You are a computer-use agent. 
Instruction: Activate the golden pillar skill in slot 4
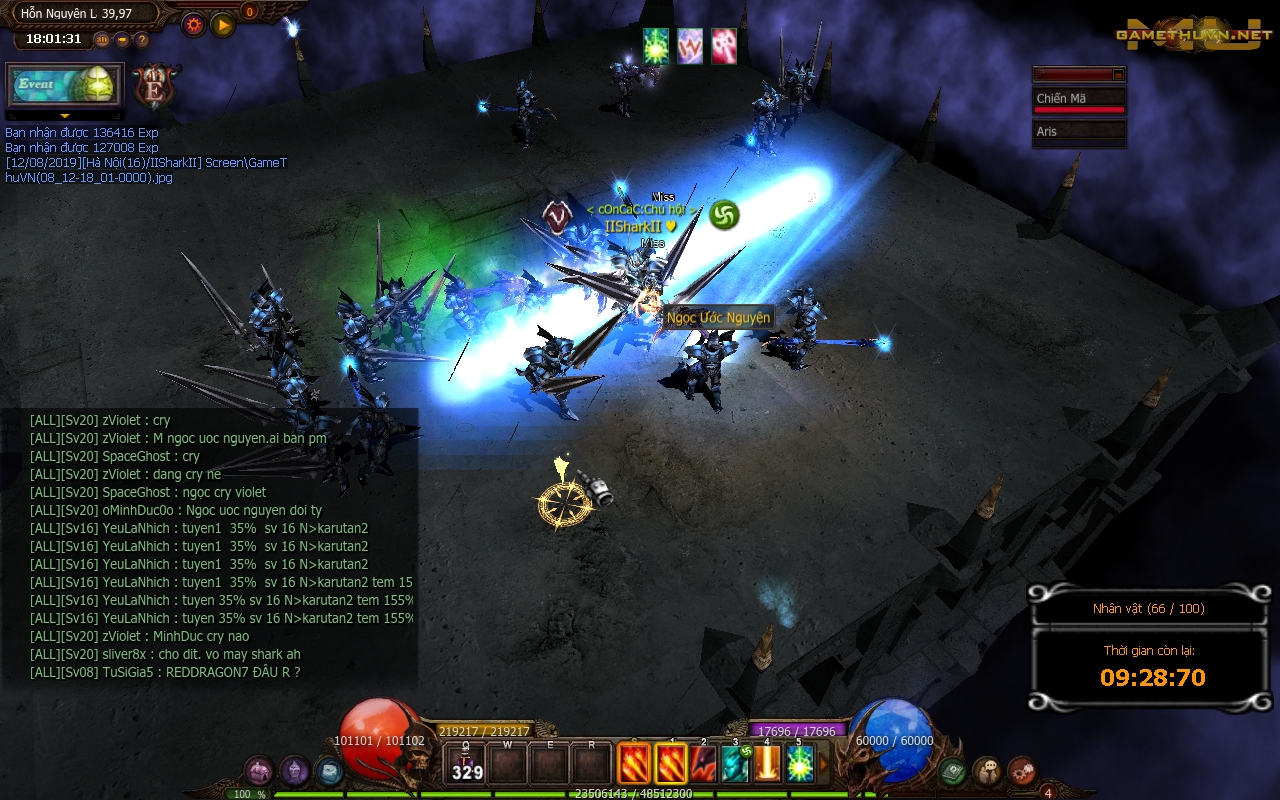coord(768,764)
